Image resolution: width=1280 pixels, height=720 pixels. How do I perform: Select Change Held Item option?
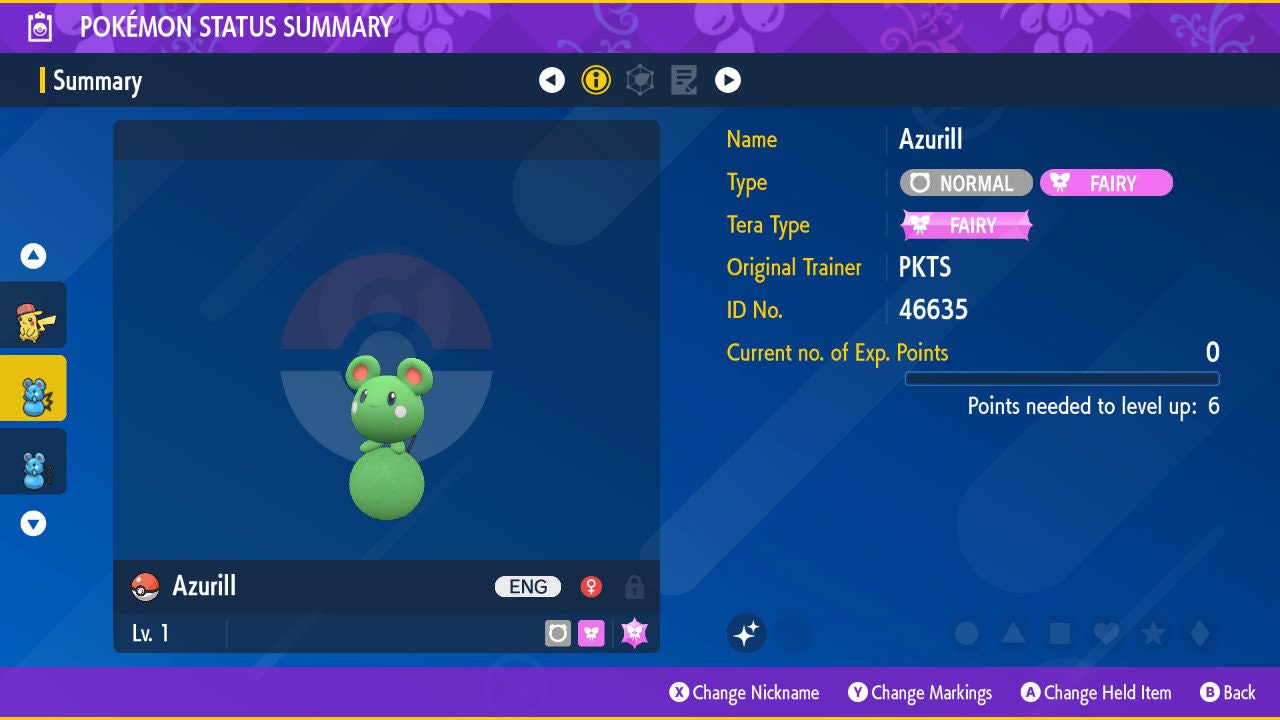point(1095,693)
